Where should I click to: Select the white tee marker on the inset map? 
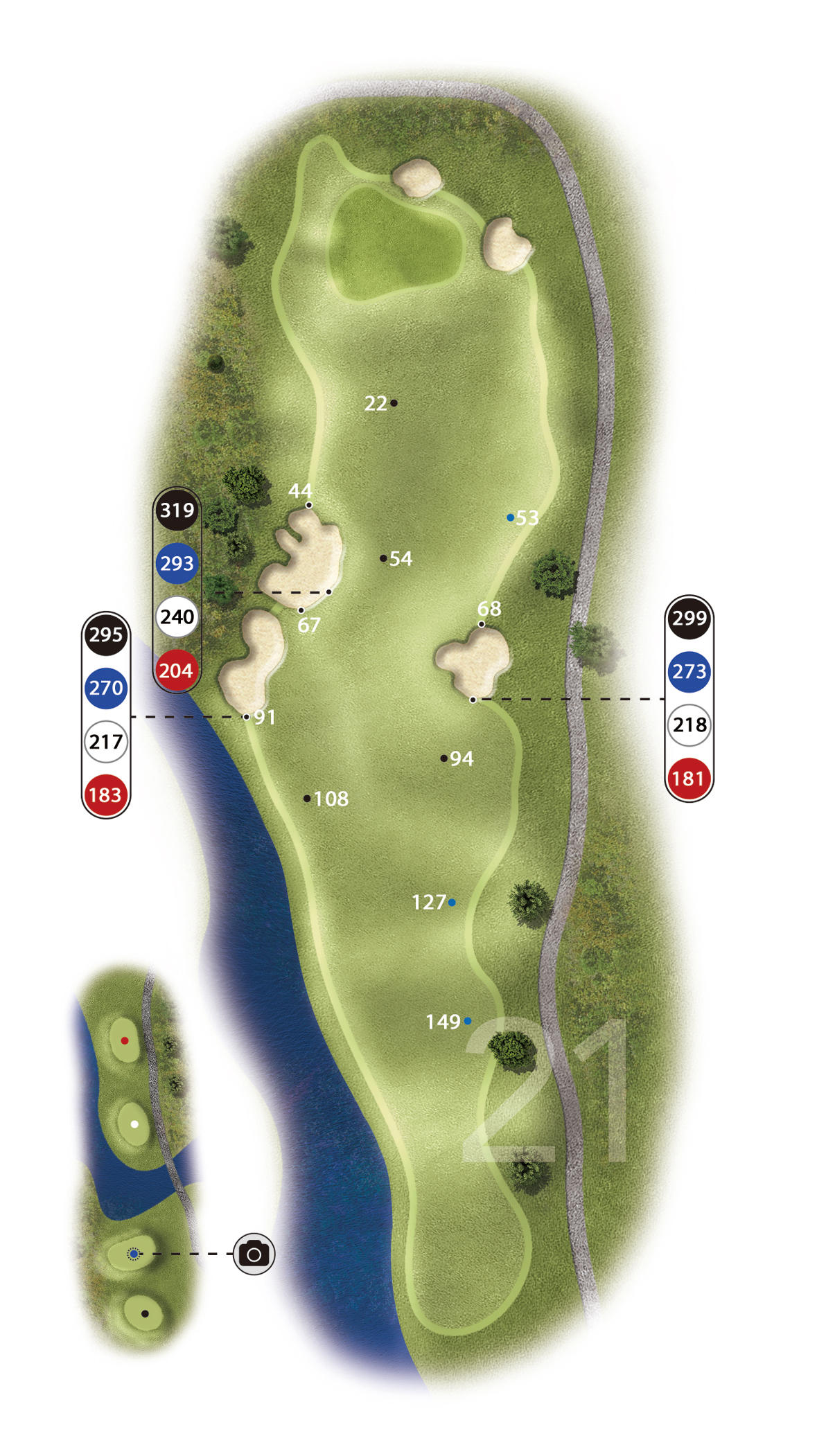(134, 1124)
